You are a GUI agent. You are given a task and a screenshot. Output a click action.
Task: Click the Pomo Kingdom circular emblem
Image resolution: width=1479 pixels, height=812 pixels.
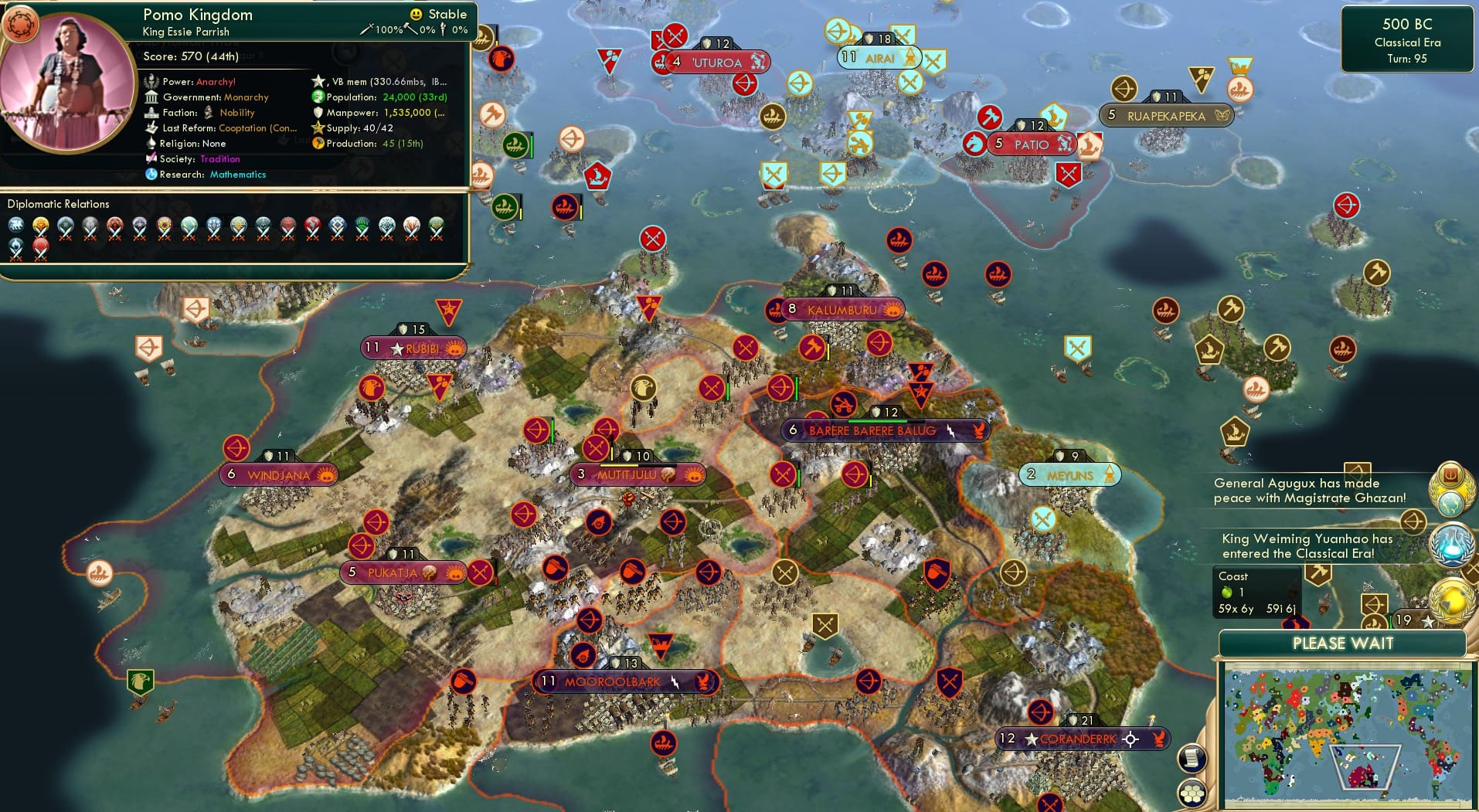coord(23,25)
